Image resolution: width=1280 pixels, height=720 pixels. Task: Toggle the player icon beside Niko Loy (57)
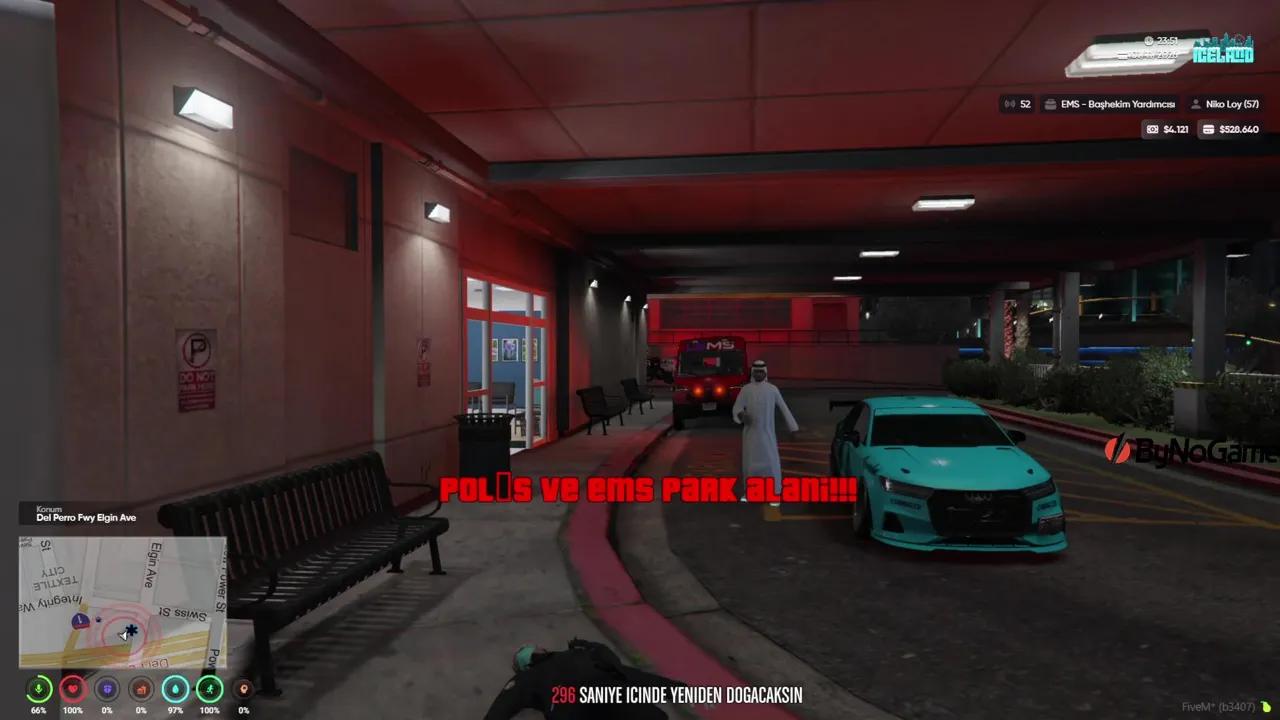1196,103
